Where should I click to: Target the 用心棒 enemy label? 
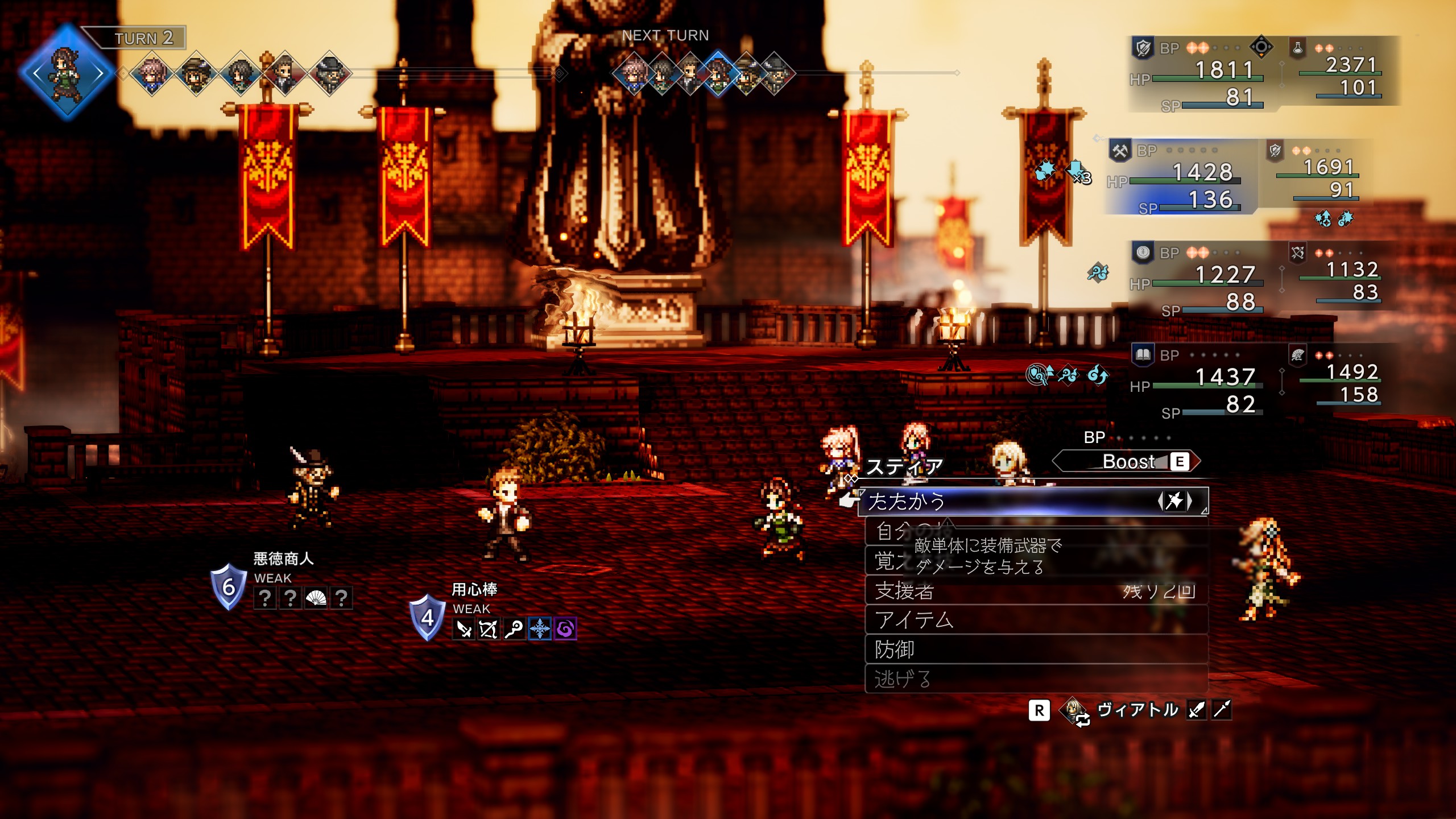point(474,589)
